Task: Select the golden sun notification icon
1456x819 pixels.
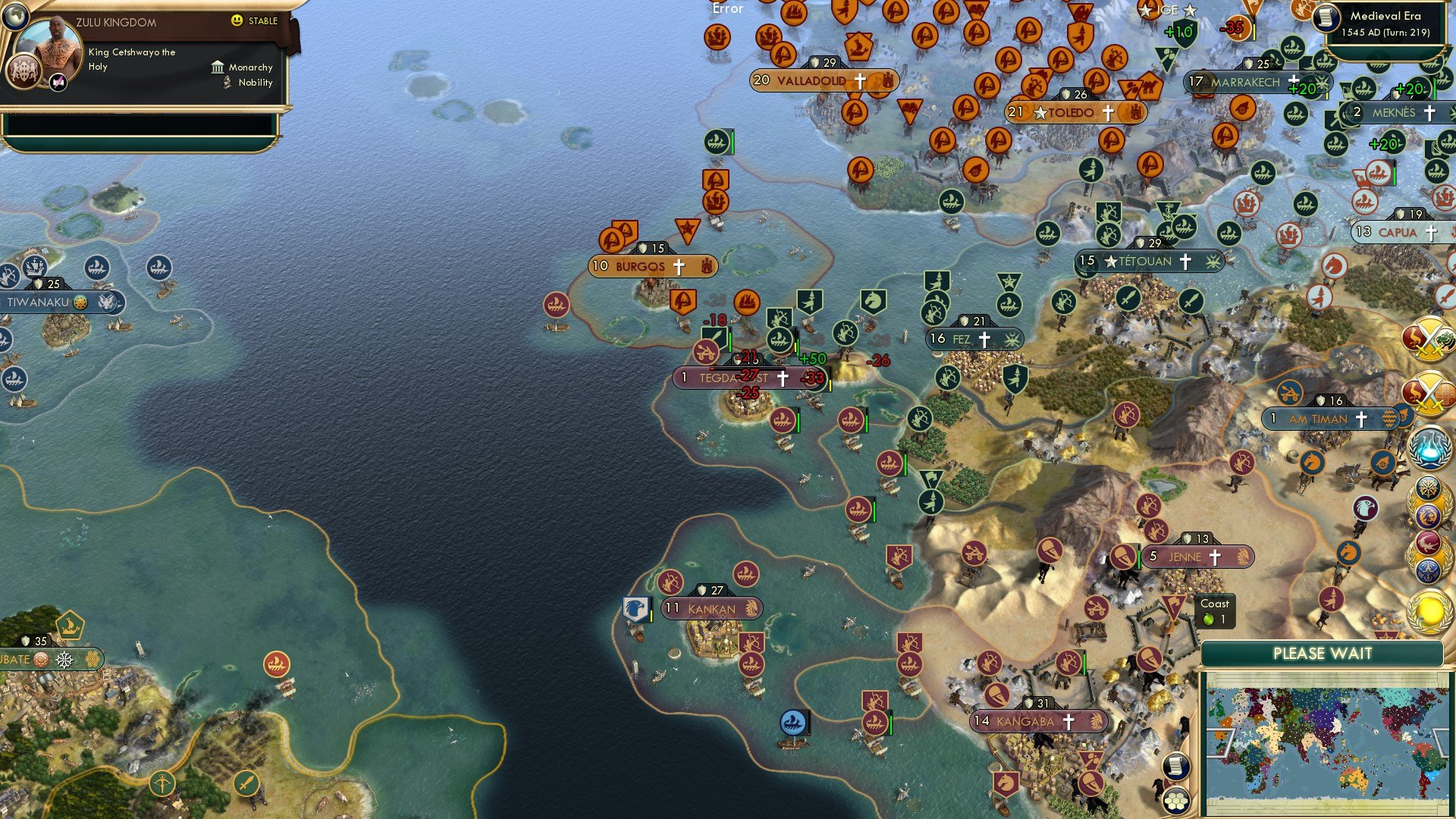Action: [1429, 610]
